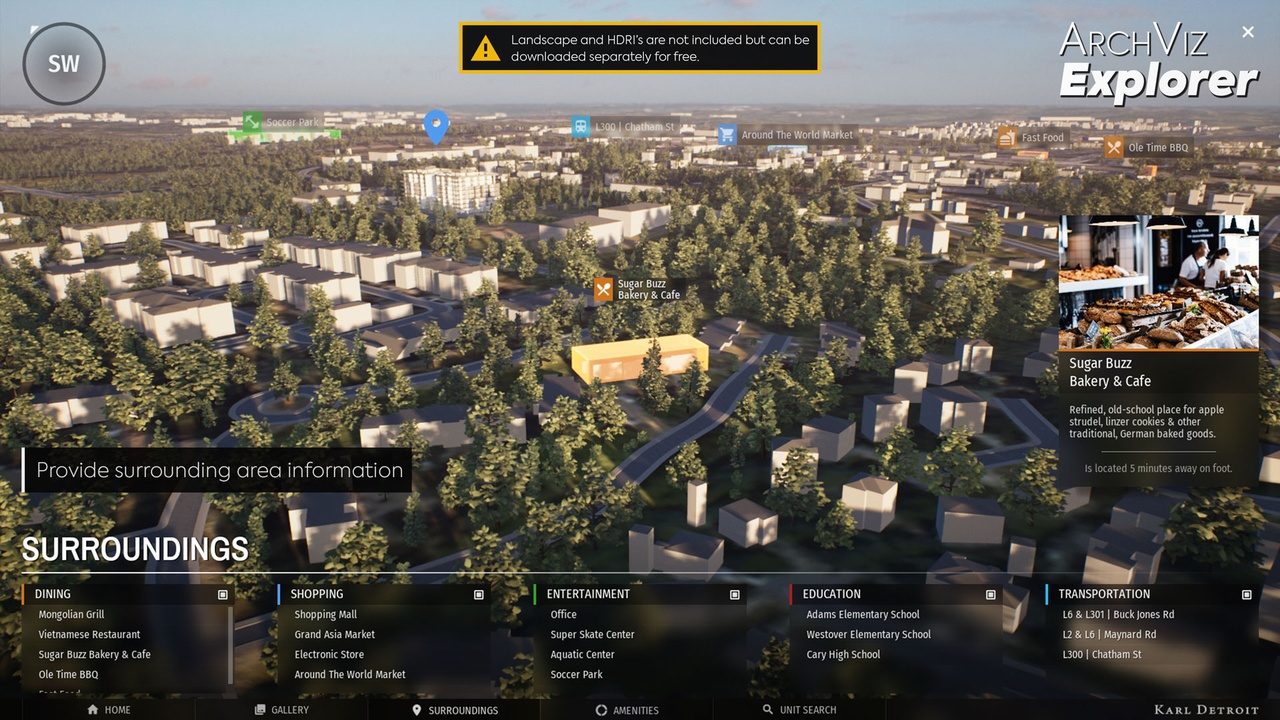Click the SW compass button
Viewport: 1280px width, 720px height.
coord(64,64)
